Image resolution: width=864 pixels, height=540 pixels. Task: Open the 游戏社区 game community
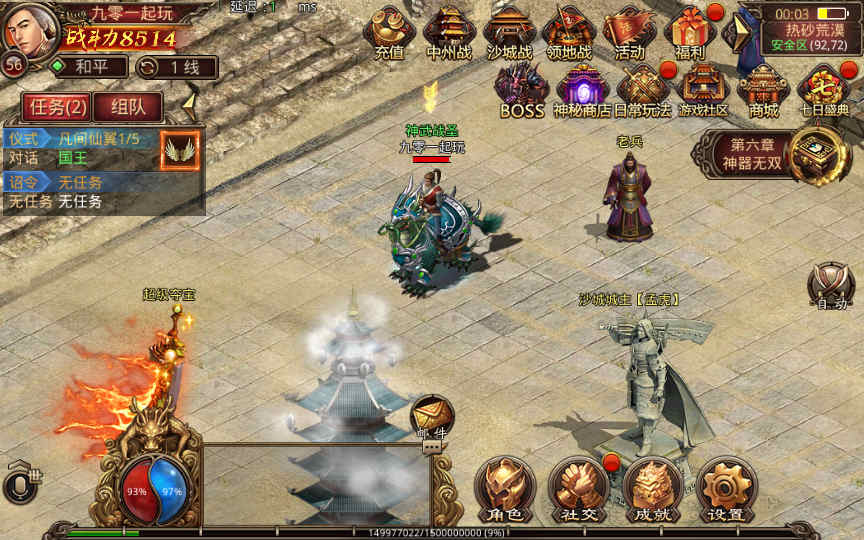tap(703, 90)
